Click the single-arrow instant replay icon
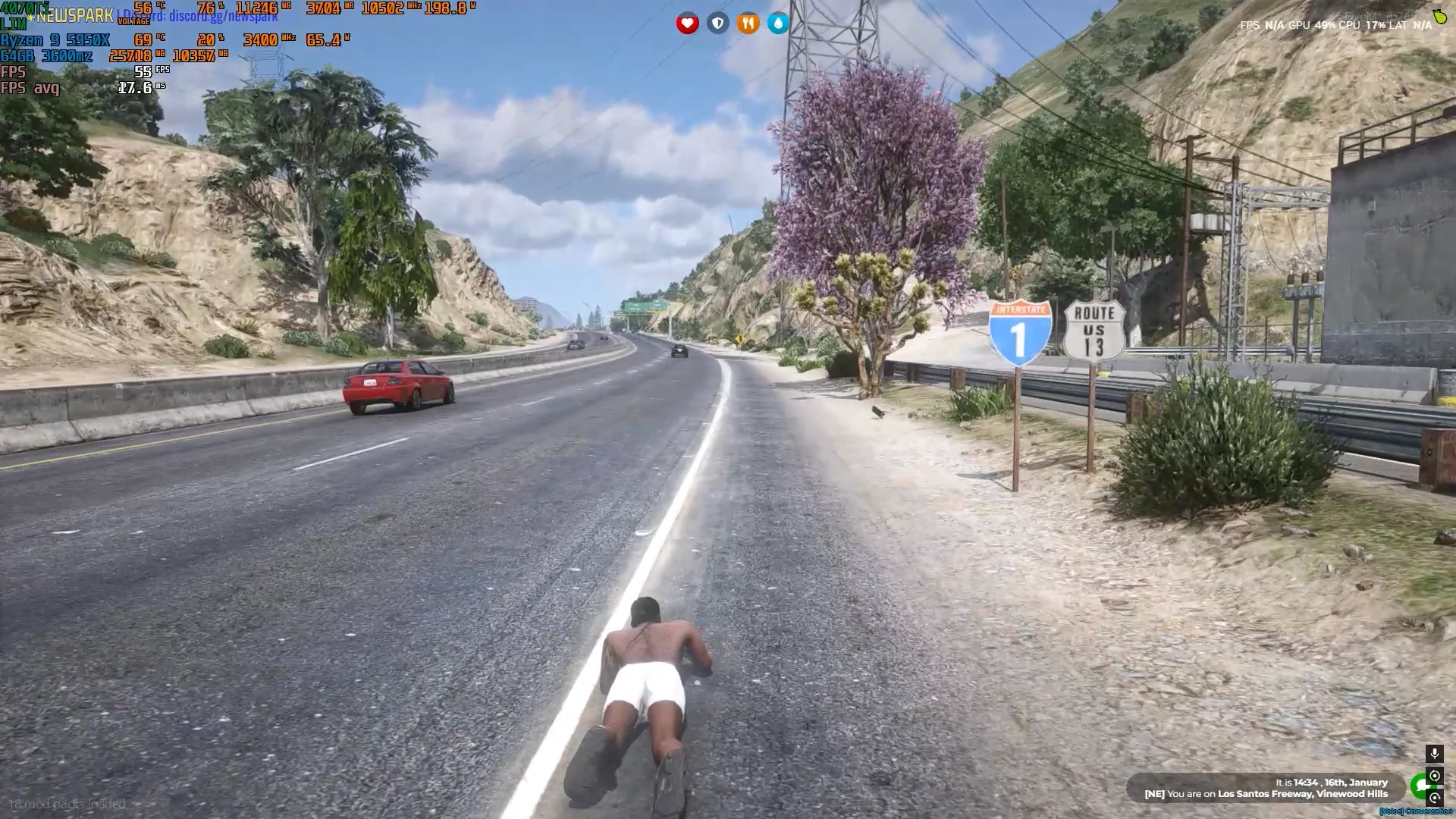Screen dimensions: 1456x819 [x=1434, y=798]
